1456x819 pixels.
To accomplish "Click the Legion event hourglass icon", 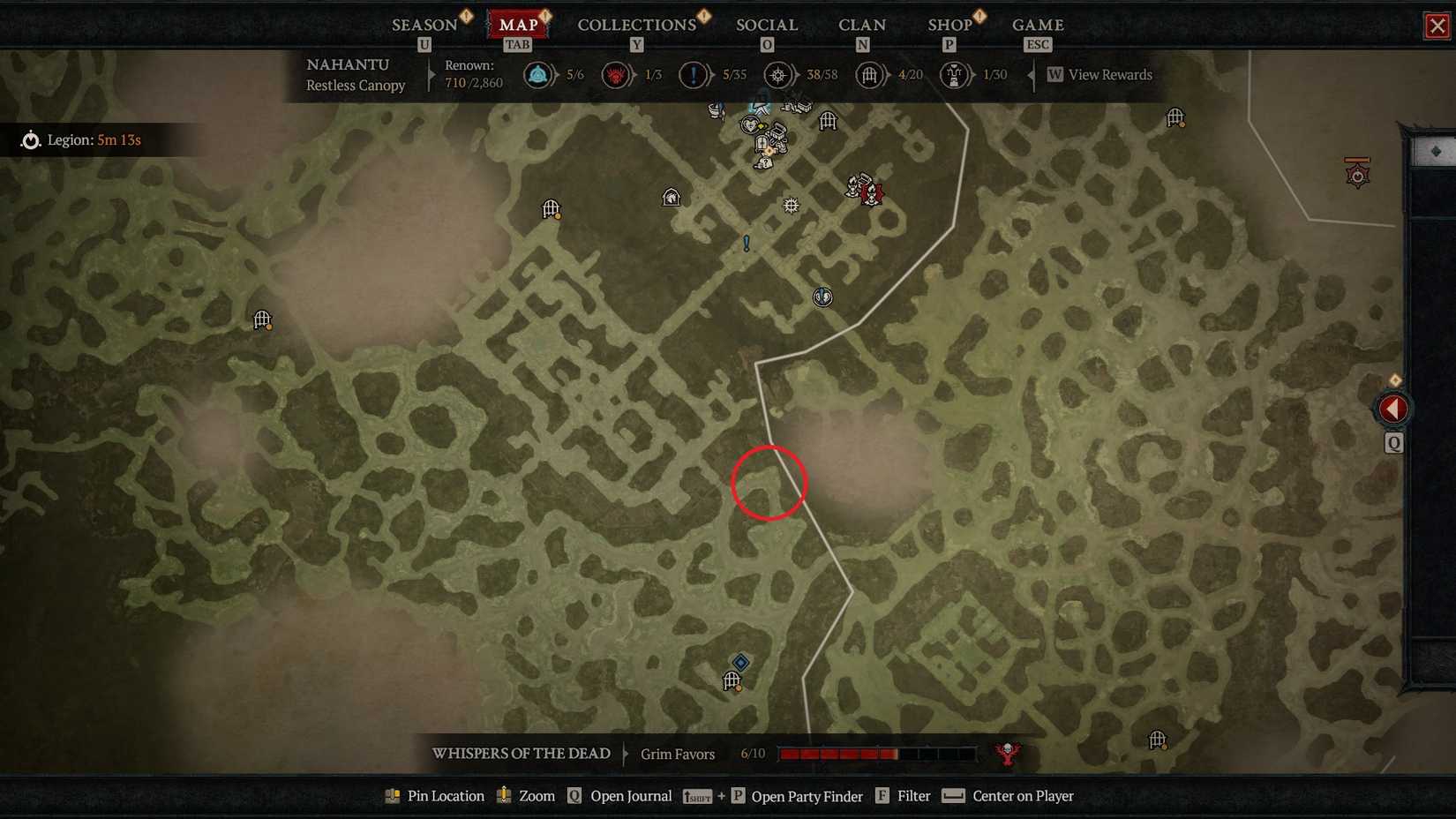I will tap(30, 139).
